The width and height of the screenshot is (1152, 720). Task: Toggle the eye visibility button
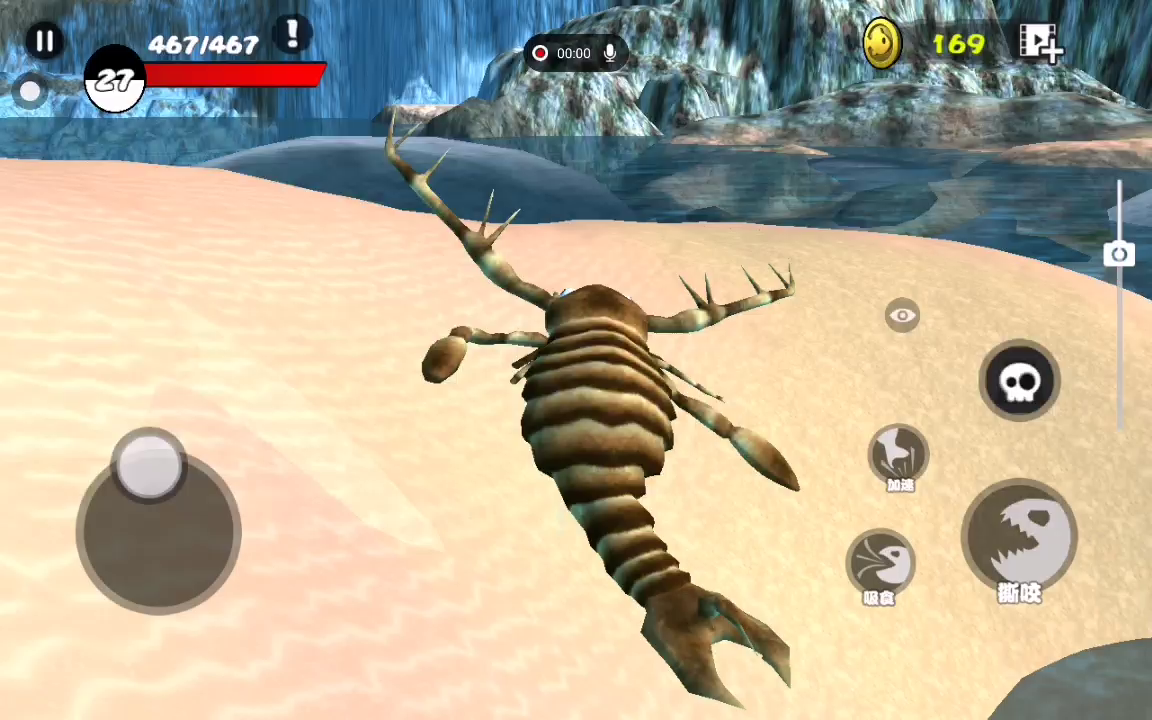(x=902, y=316)
